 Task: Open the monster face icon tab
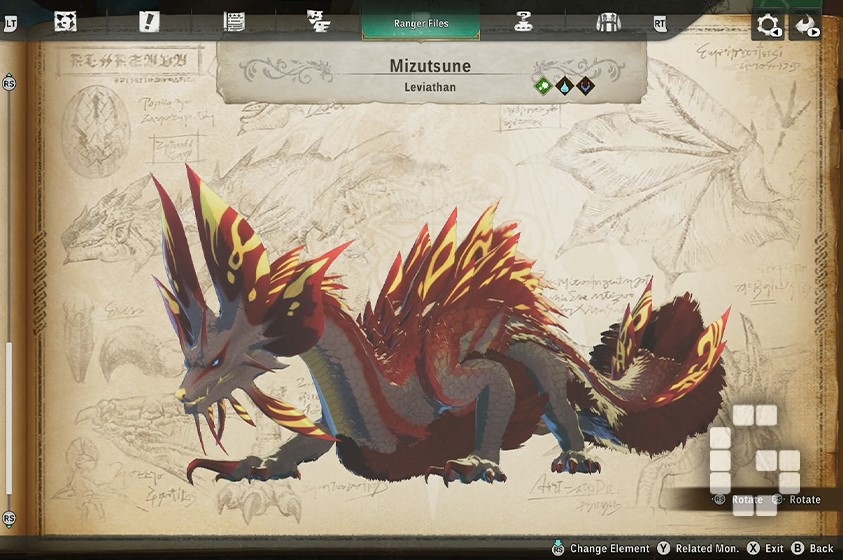[x=65, y=21]
